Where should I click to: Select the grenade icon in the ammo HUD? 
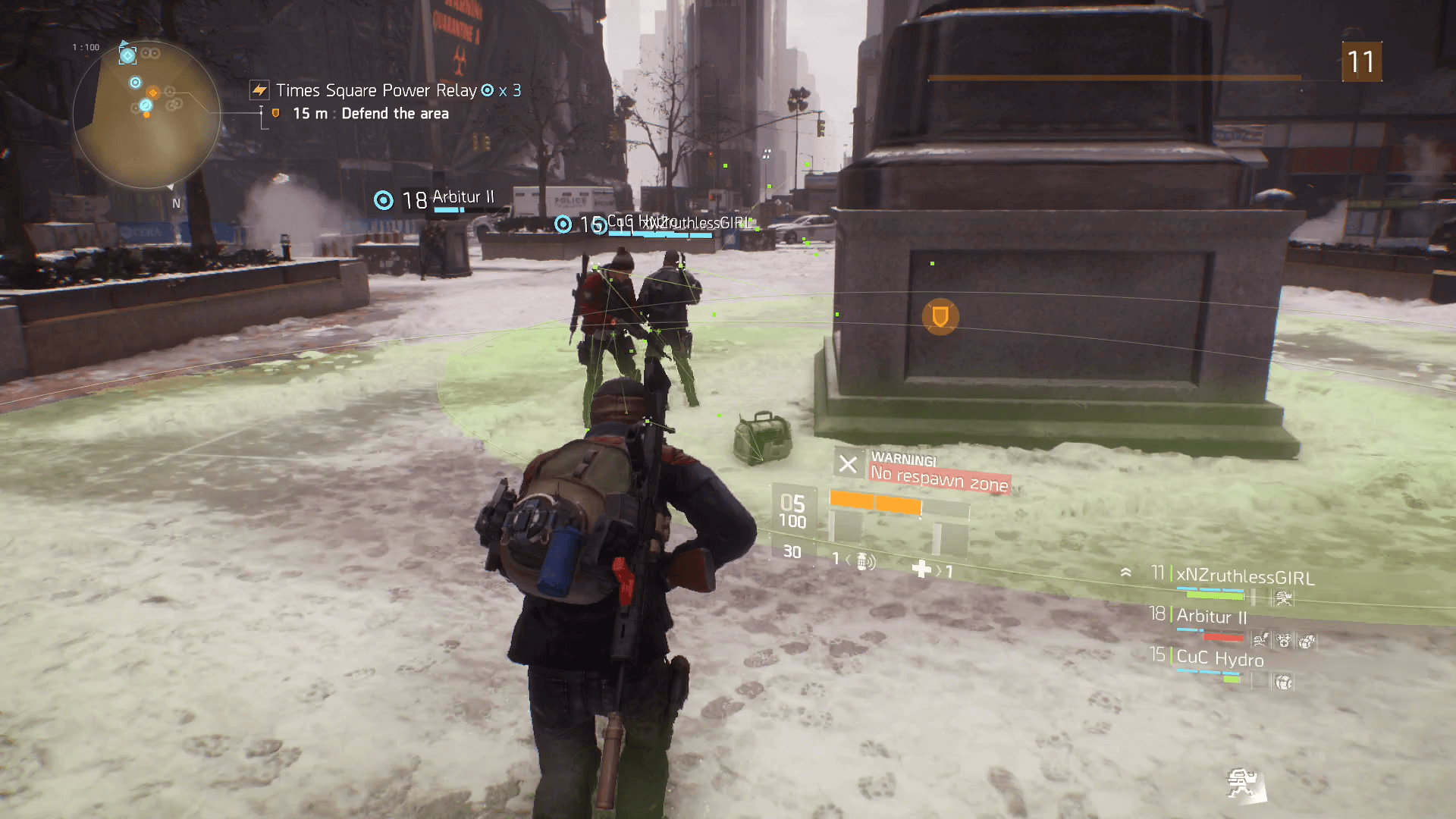click(862, 563)
